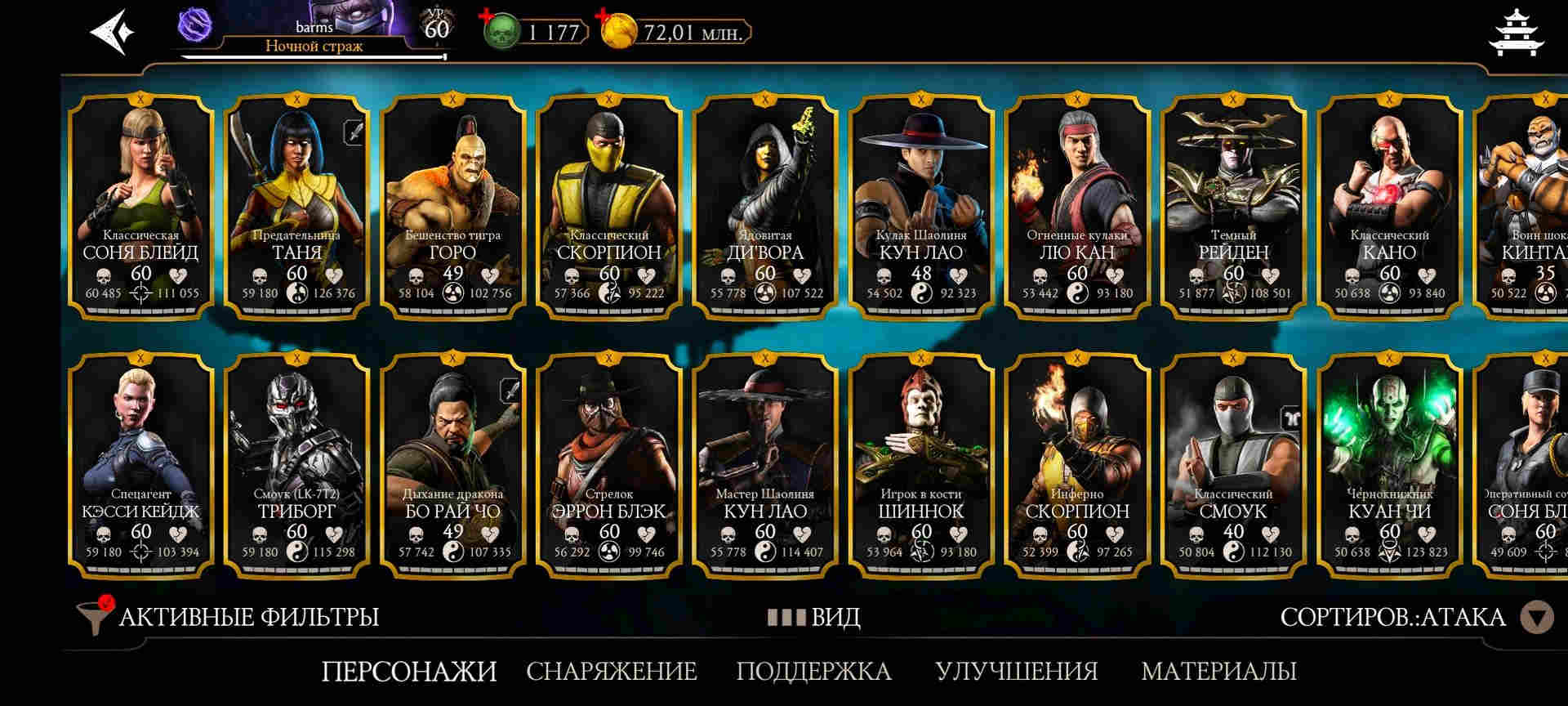Pick the Бешенство тигра Горо card
This screenshot has height=706, width=1568.
tap(452, 204)
